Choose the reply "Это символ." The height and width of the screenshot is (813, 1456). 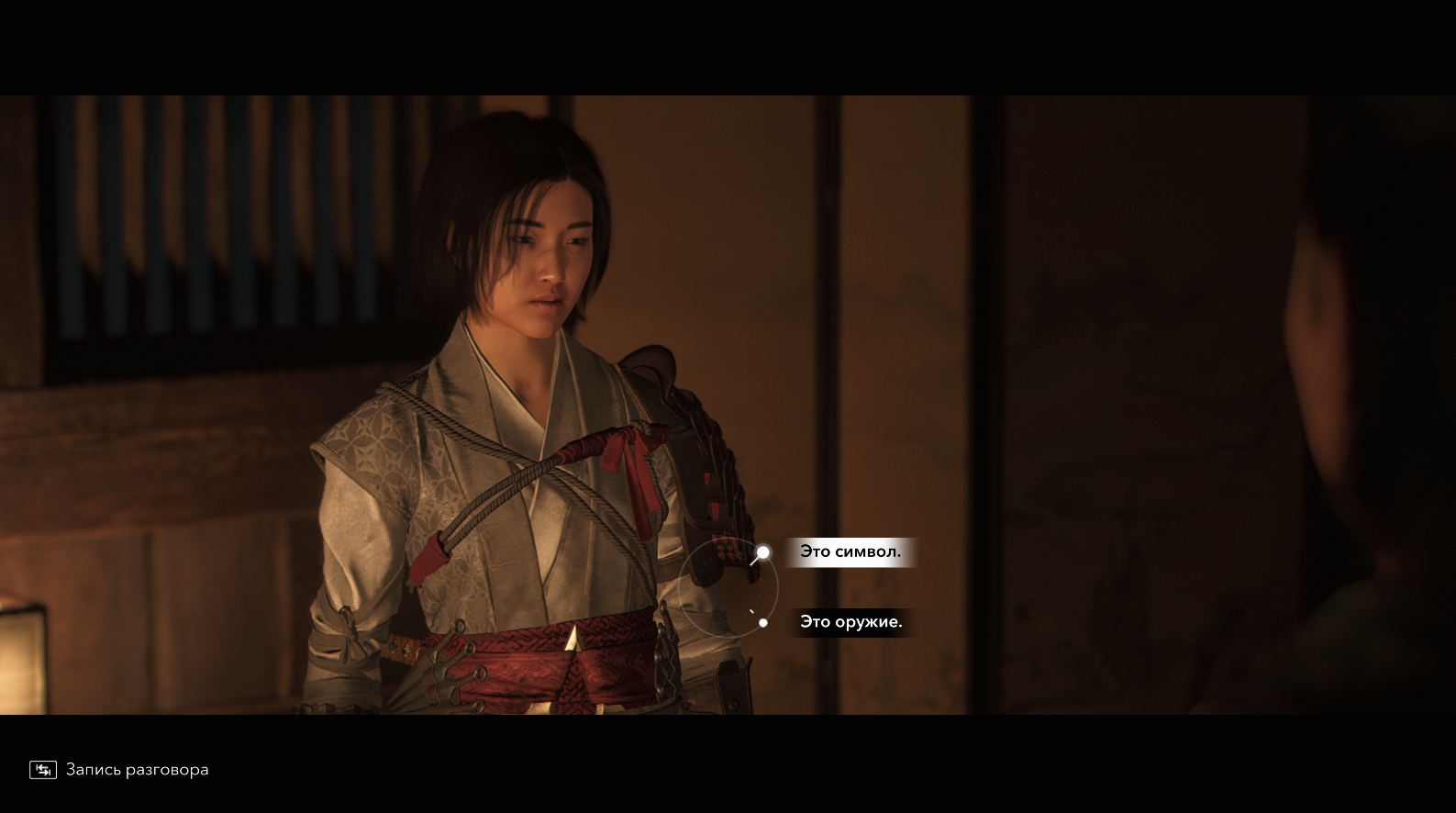(x=850, y=552)
